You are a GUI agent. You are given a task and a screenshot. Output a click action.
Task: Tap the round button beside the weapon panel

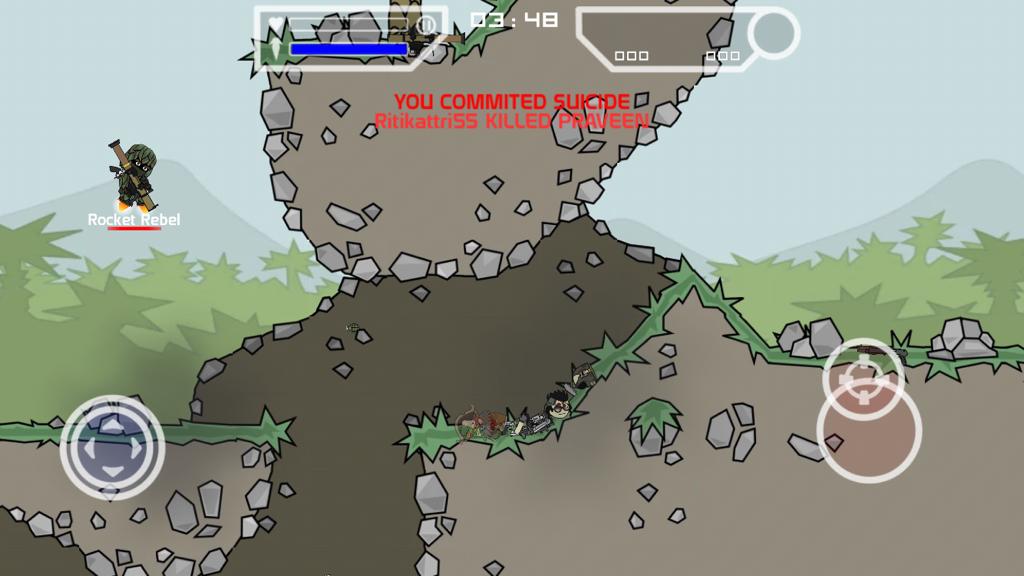[773, 33]
